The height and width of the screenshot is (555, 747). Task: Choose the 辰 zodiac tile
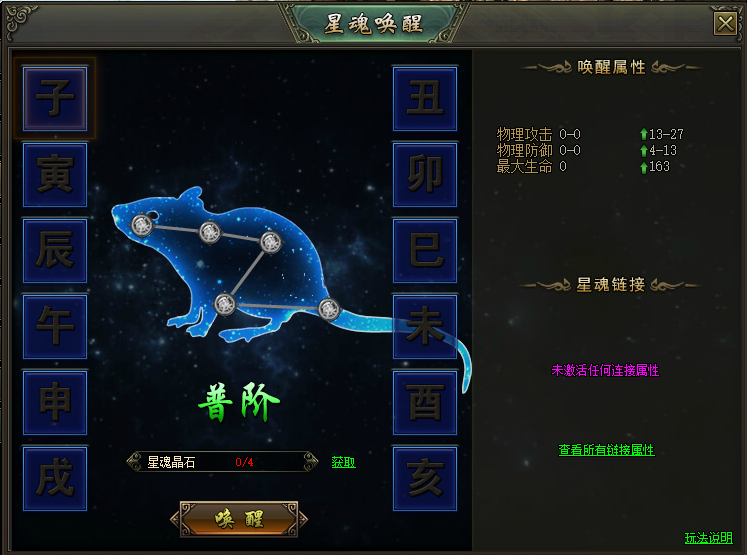click(x=55, y=251)
